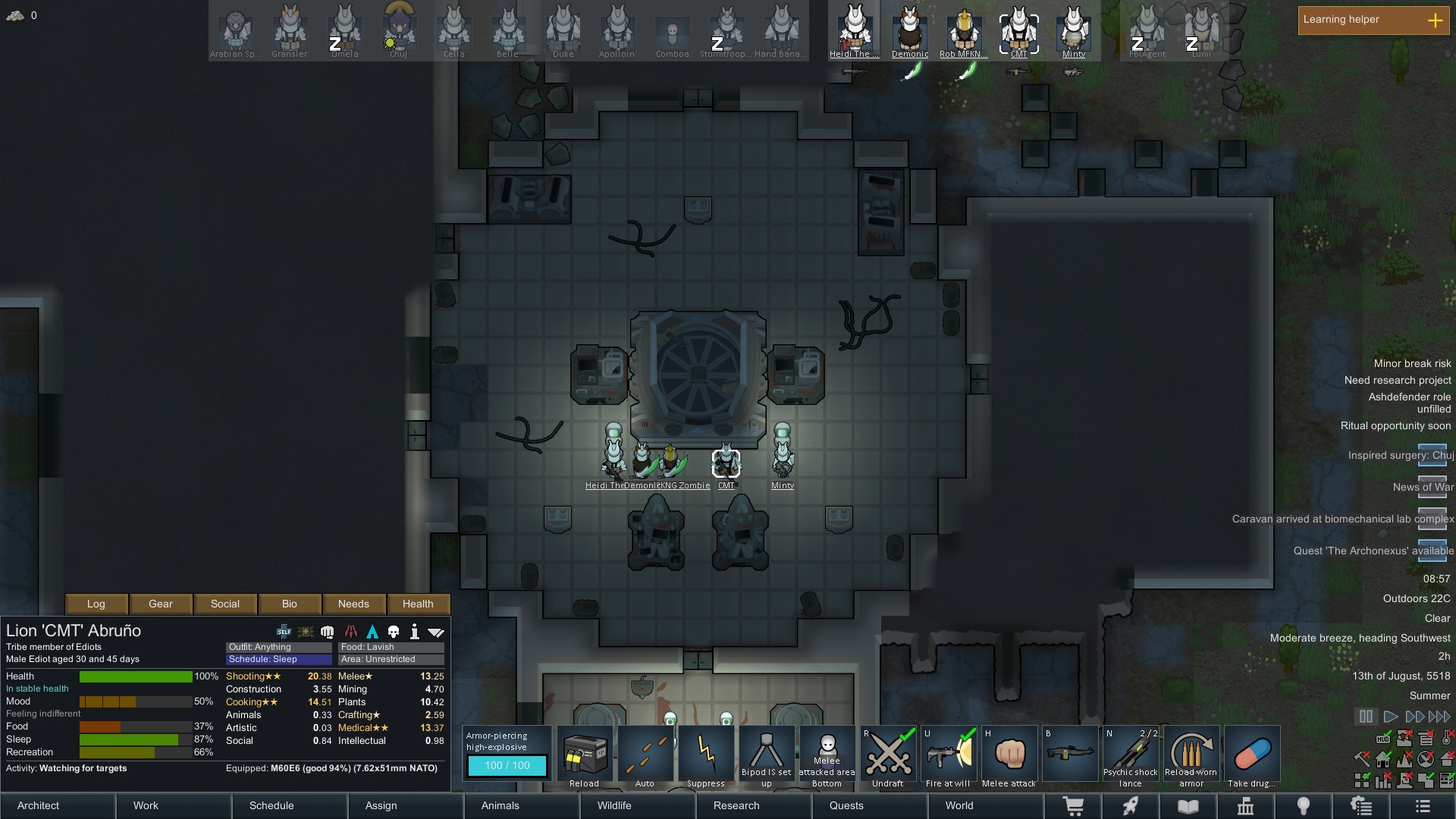Switch to the Gear tab
Screen dimensions: 1456x819
[161, 604]
